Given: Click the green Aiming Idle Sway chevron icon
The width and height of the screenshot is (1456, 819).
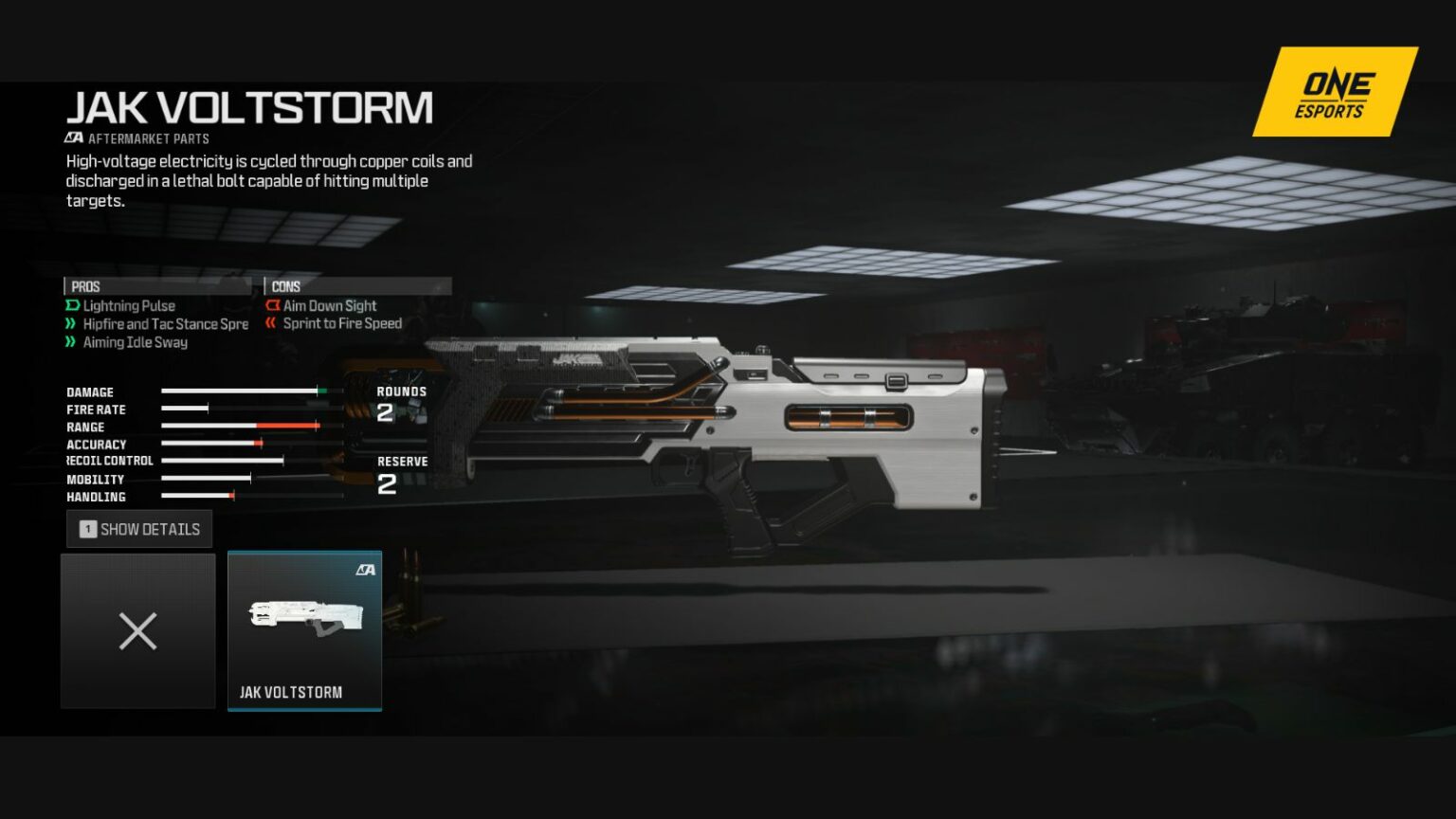Looking at the screenshot, I should pos(71,342).
